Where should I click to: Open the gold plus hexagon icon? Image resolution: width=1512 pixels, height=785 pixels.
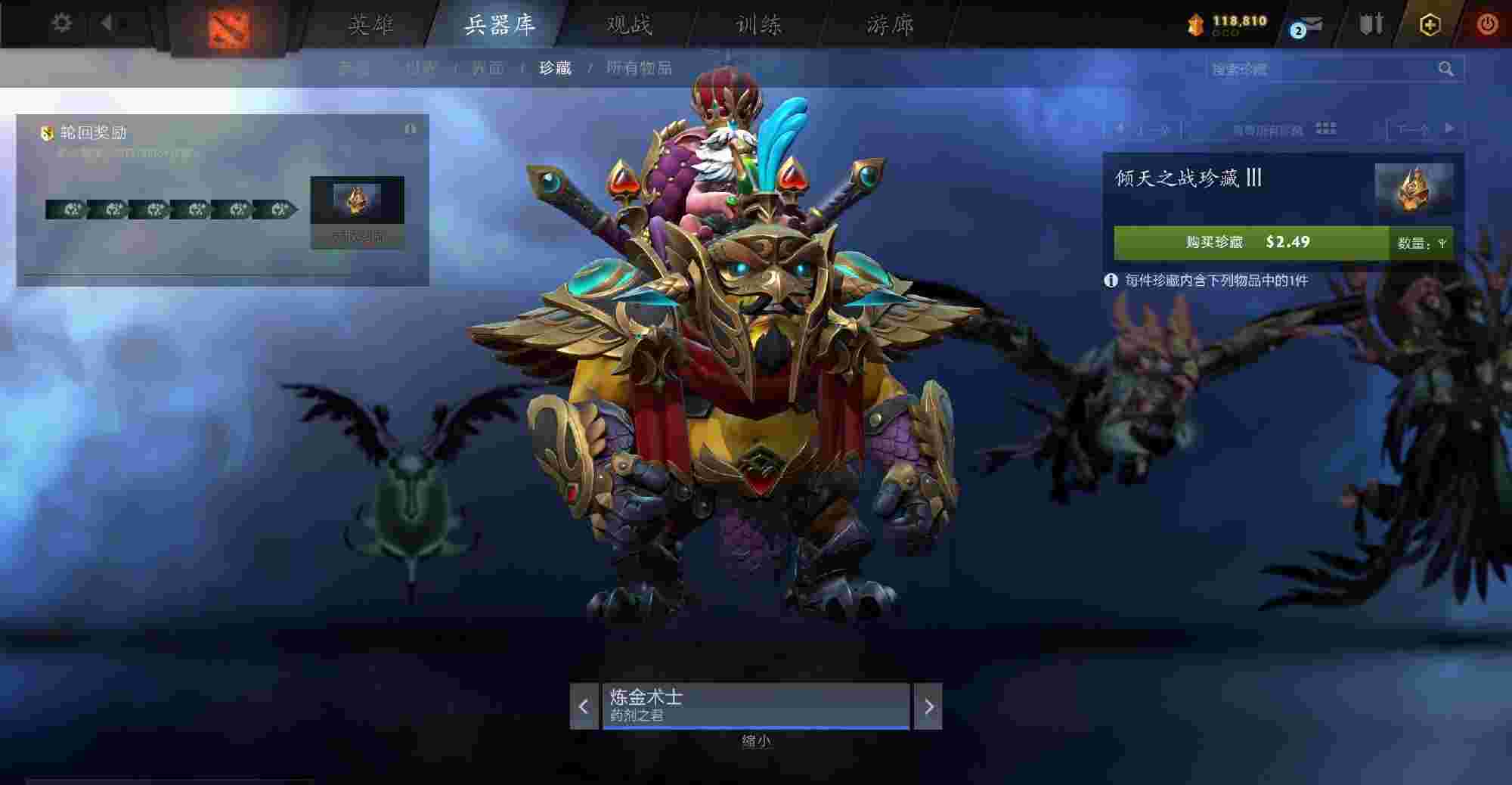click(1430, 25)
